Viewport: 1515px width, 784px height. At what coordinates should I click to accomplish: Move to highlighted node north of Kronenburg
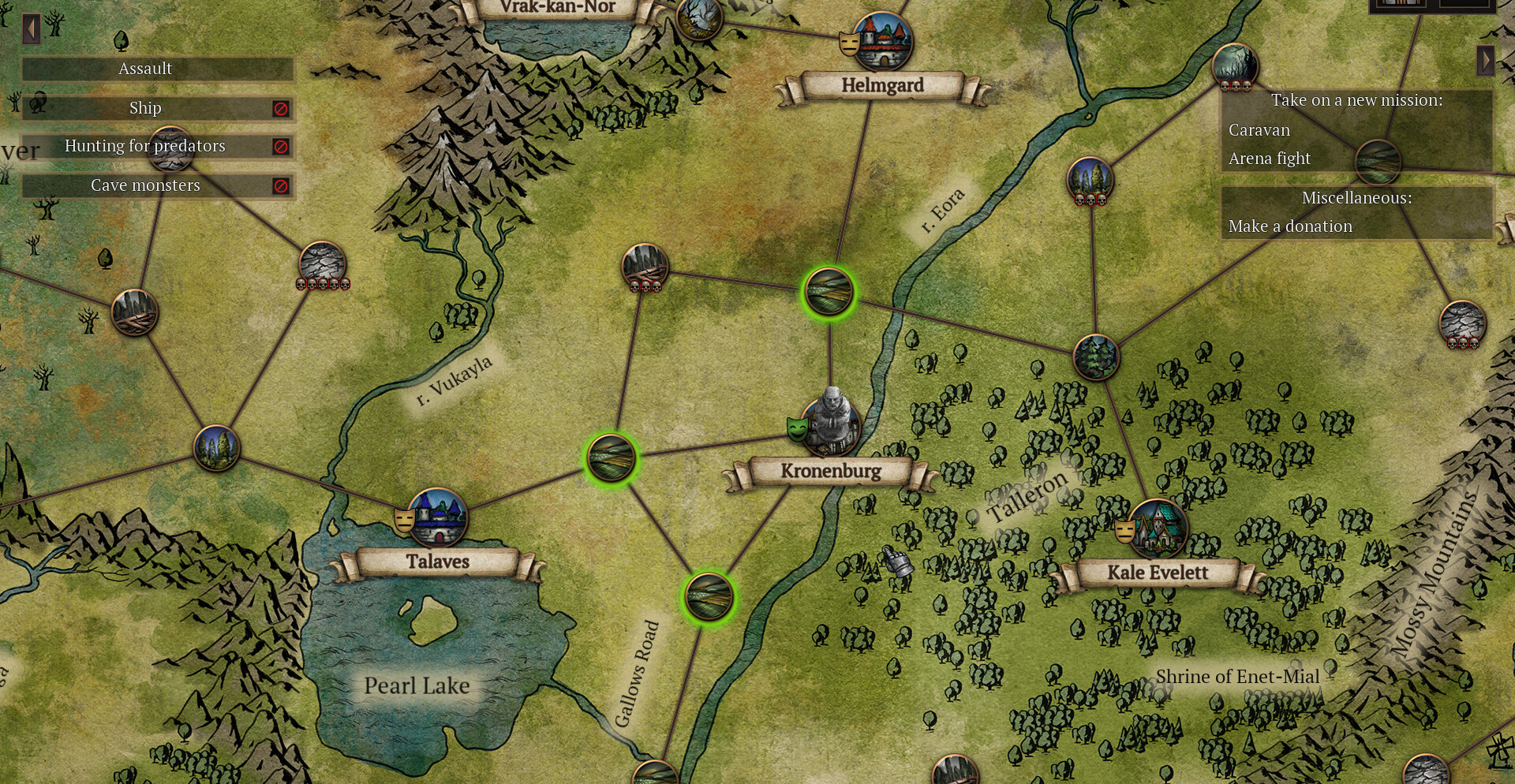coord(829,293)
